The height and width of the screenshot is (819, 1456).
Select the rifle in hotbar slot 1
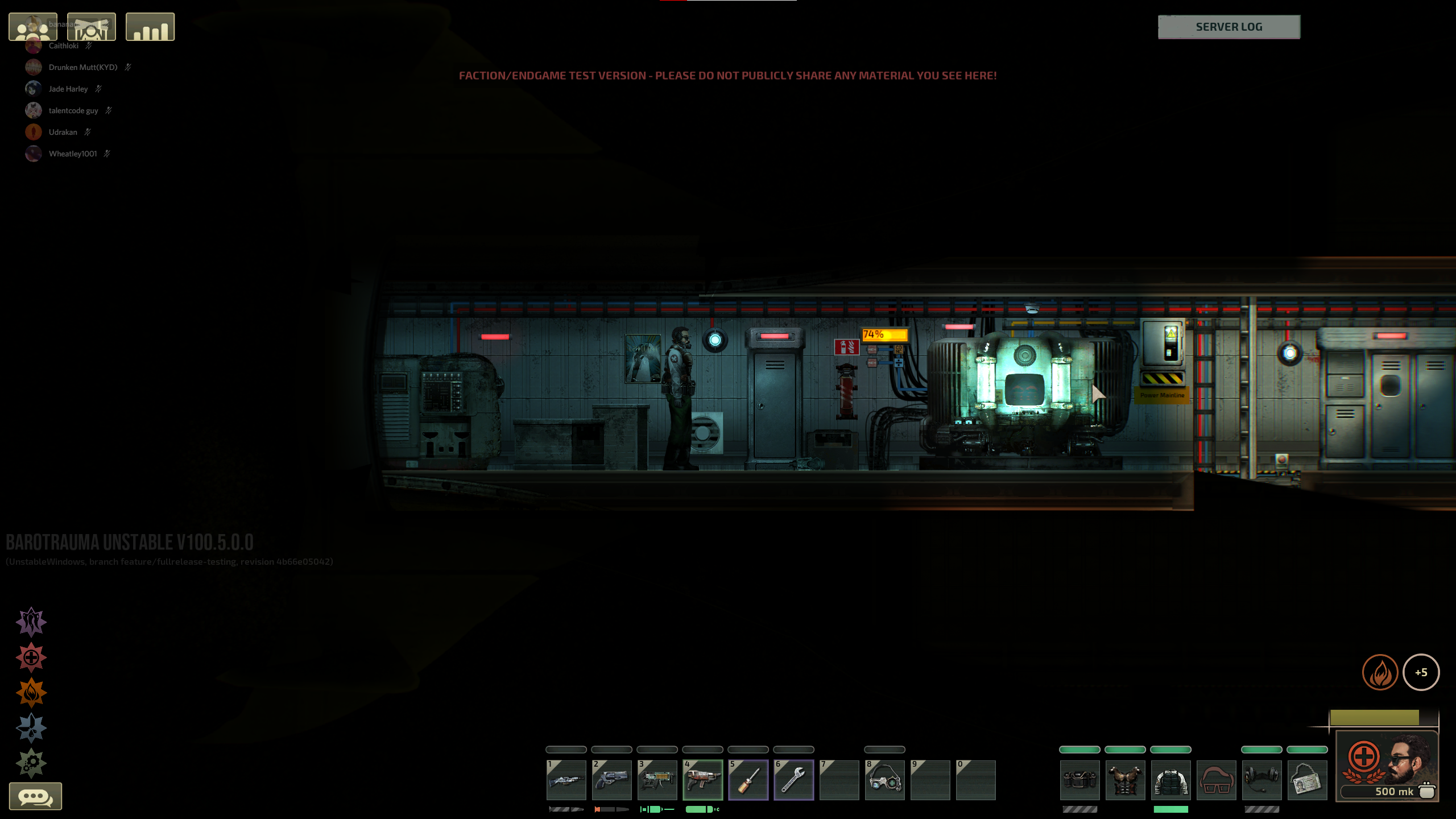[566, 780]
